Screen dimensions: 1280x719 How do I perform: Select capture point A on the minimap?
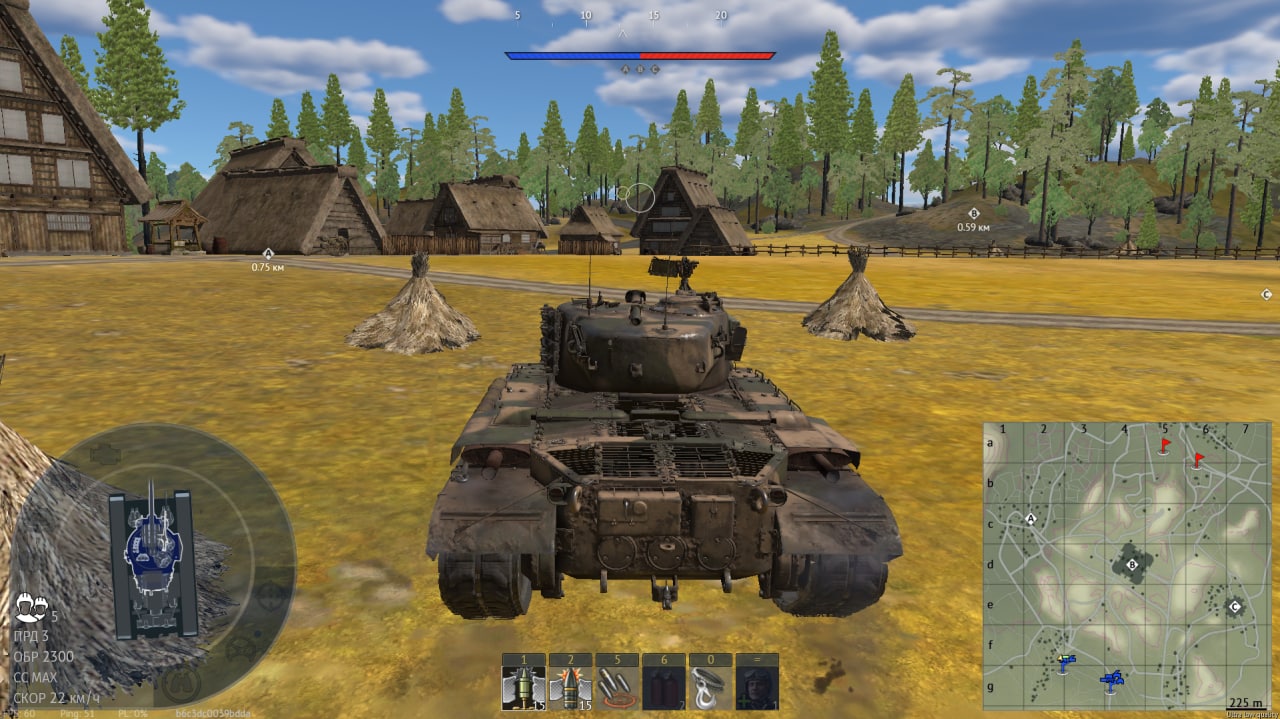[1031, 519]
